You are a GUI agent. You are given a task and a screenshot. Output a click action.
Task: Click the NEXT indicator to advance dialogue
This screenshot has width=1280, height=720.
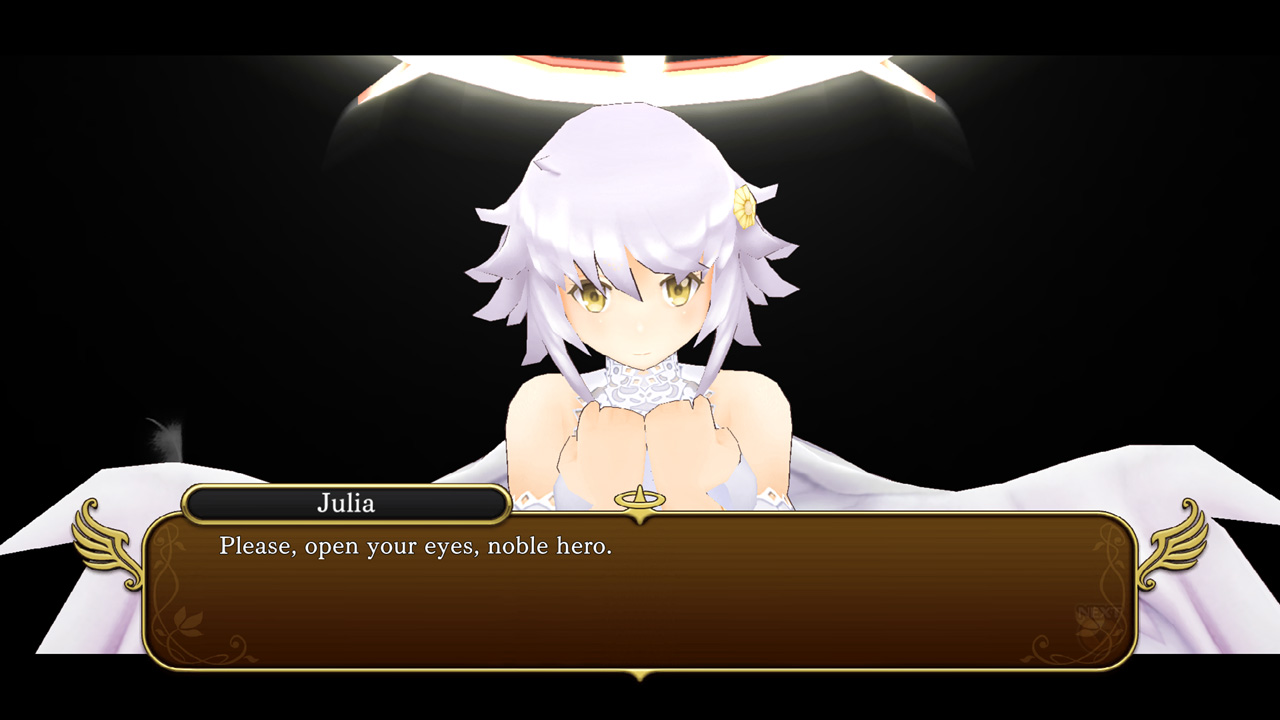(1097, 610)
